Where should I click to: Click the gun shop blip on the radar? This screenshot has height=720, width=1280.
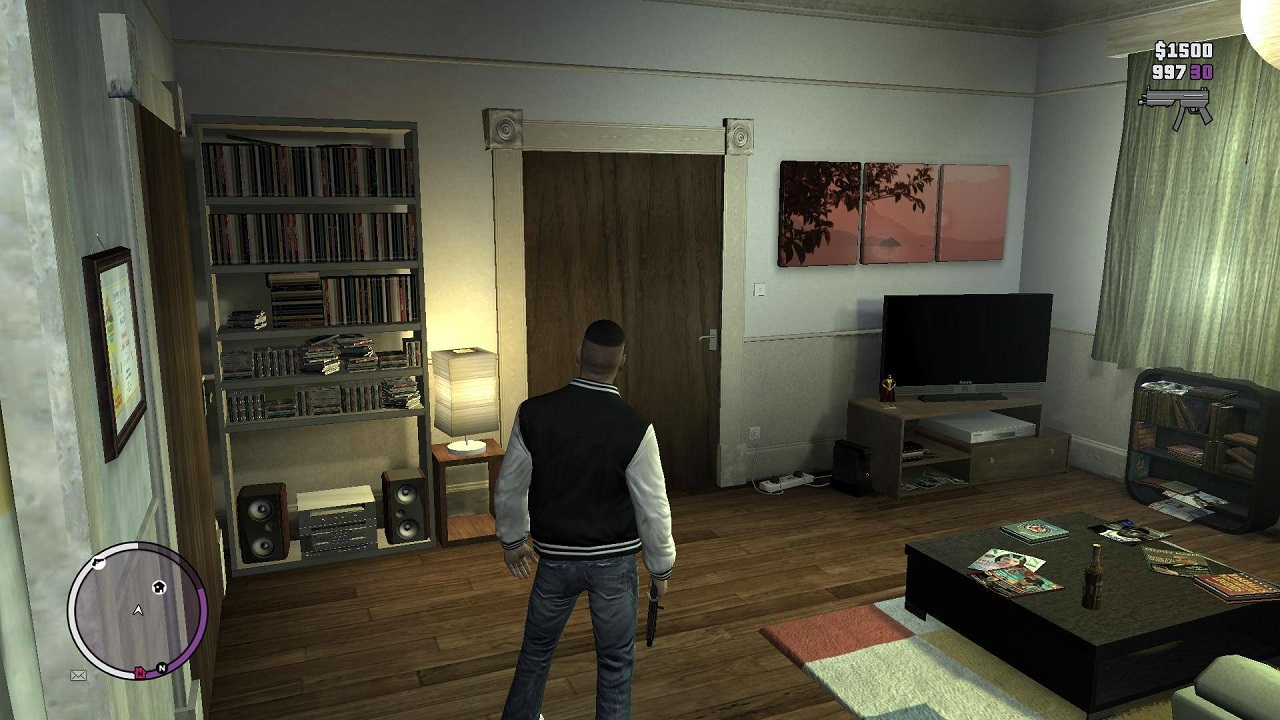pyautogui.click(x=97, y=564)
